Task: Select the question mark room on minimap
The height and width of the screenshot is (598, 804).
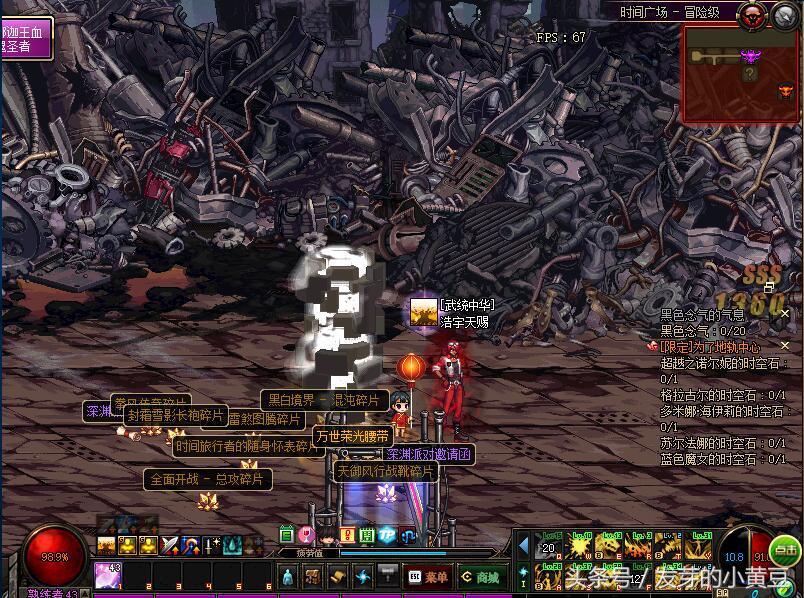Action: pyautogui.click(x=750, y=74)
